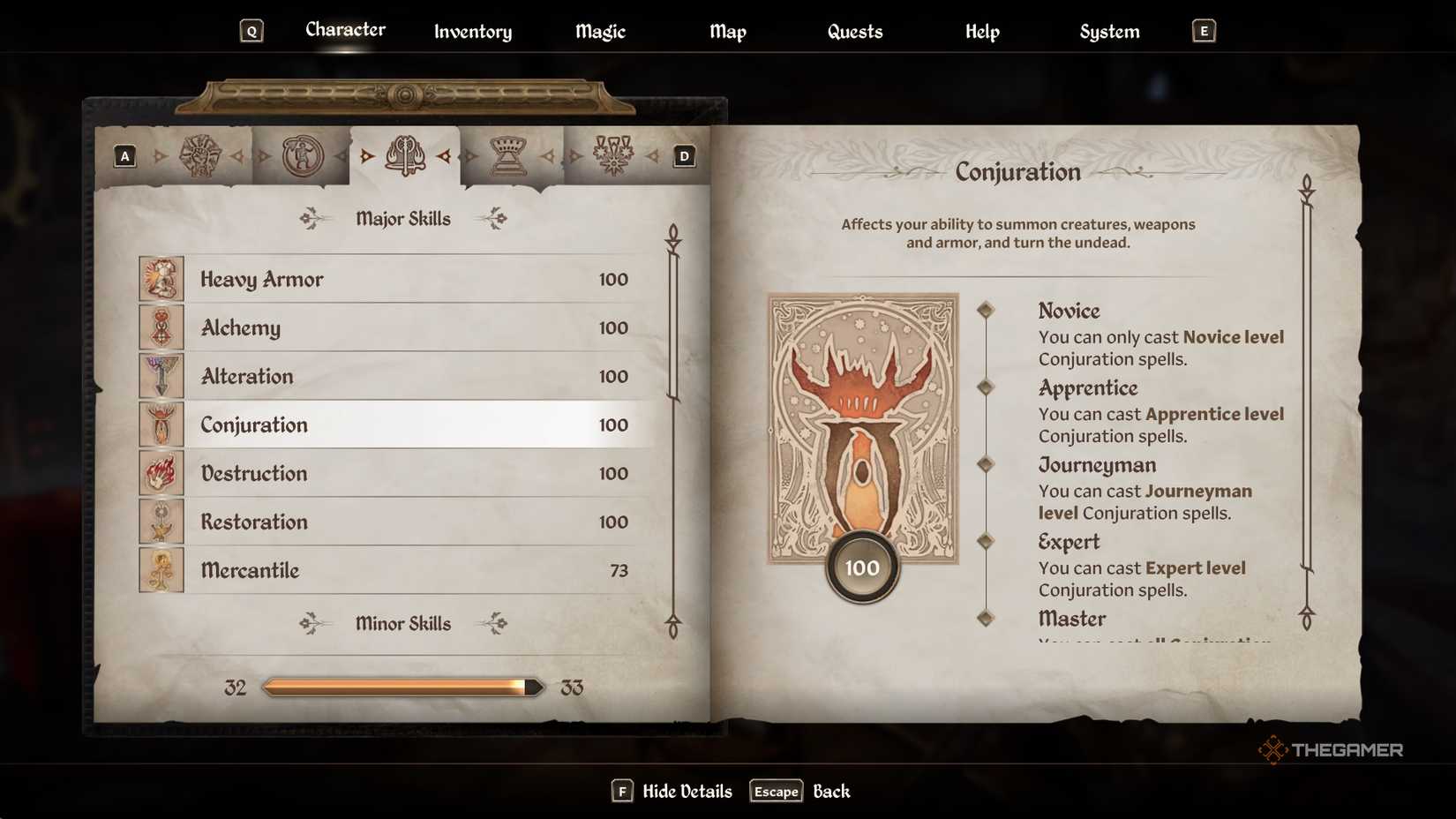Toggle details with the F Hide Details control
Screen dimensions: 1456x819
(x=672, y=791)
